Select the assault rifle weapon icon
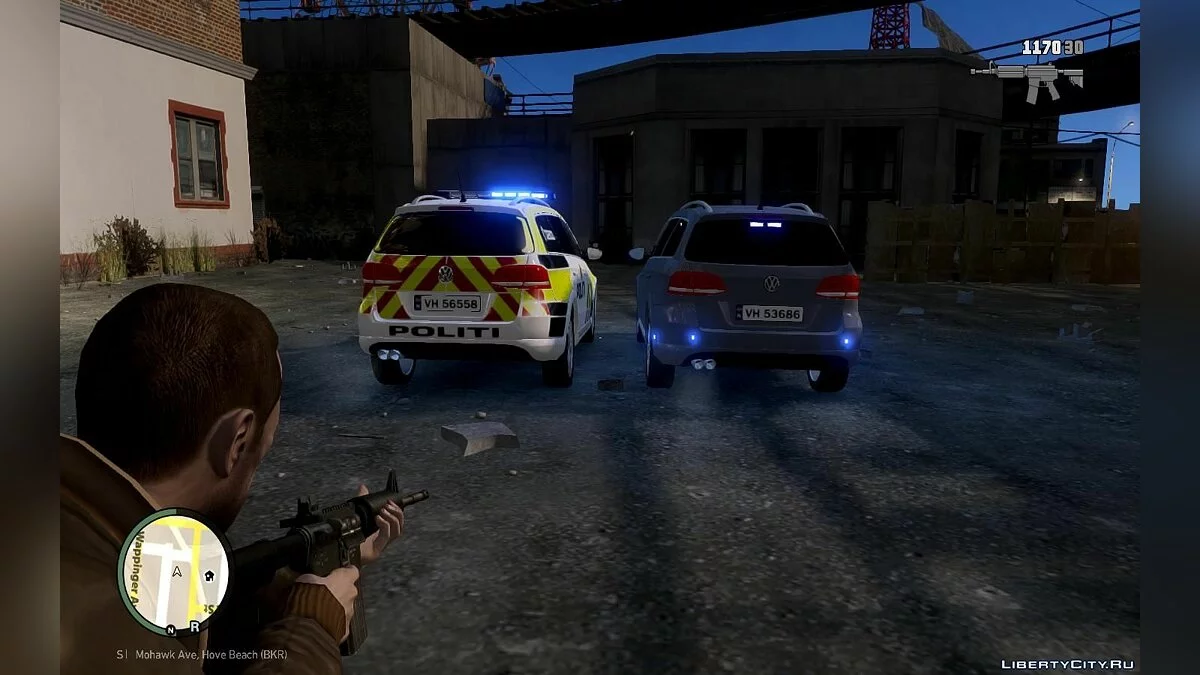 [1028, 77]
